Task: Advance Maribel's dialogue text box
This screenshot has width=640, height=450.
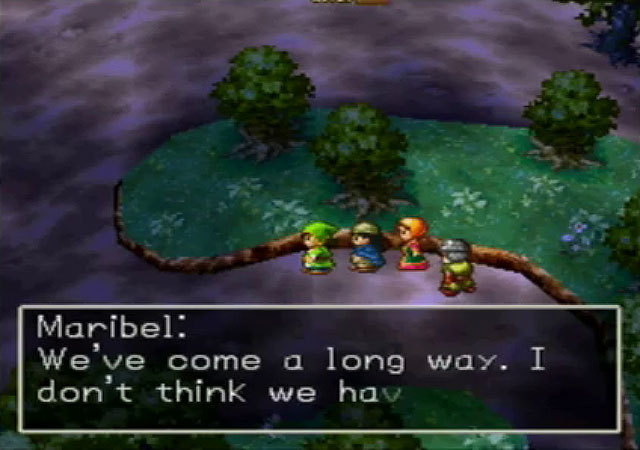Action: (319, 368)
